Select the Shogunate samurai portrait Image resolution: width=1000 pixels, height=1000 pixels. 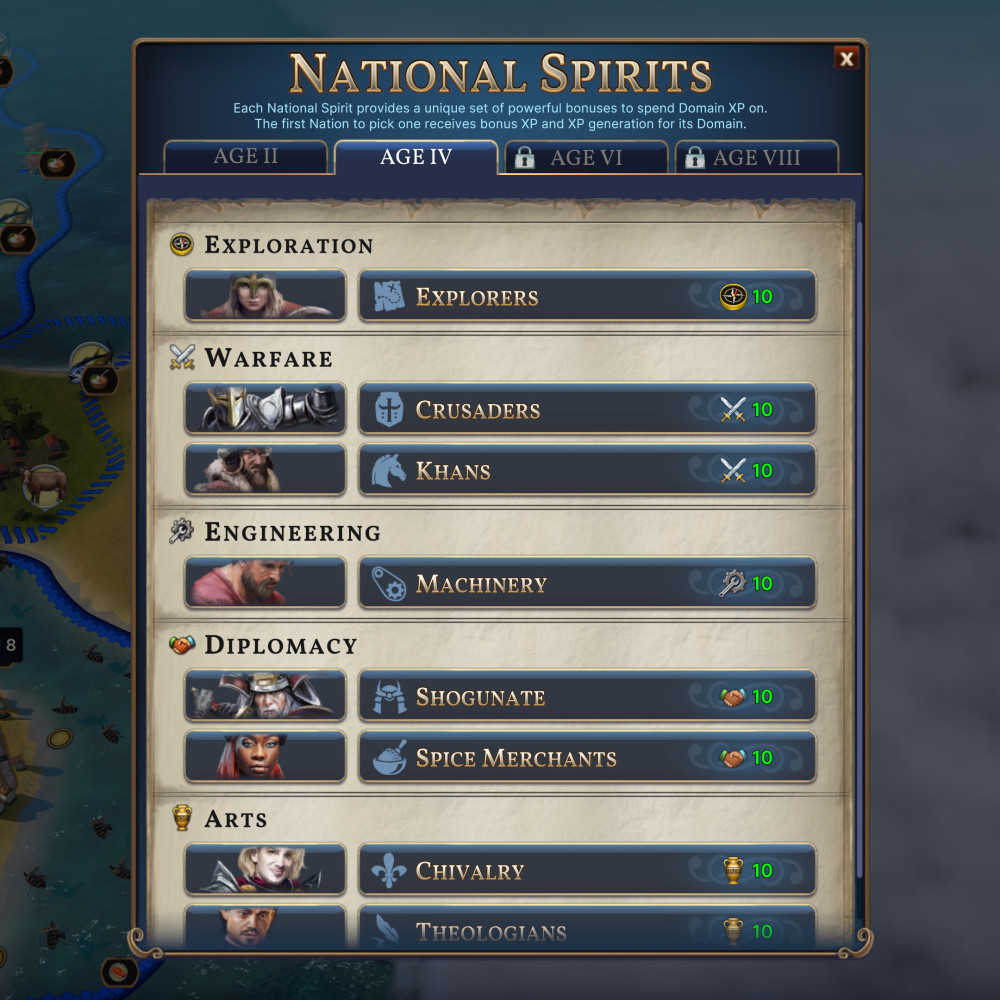pyautogui.click(x=265, y=697)
